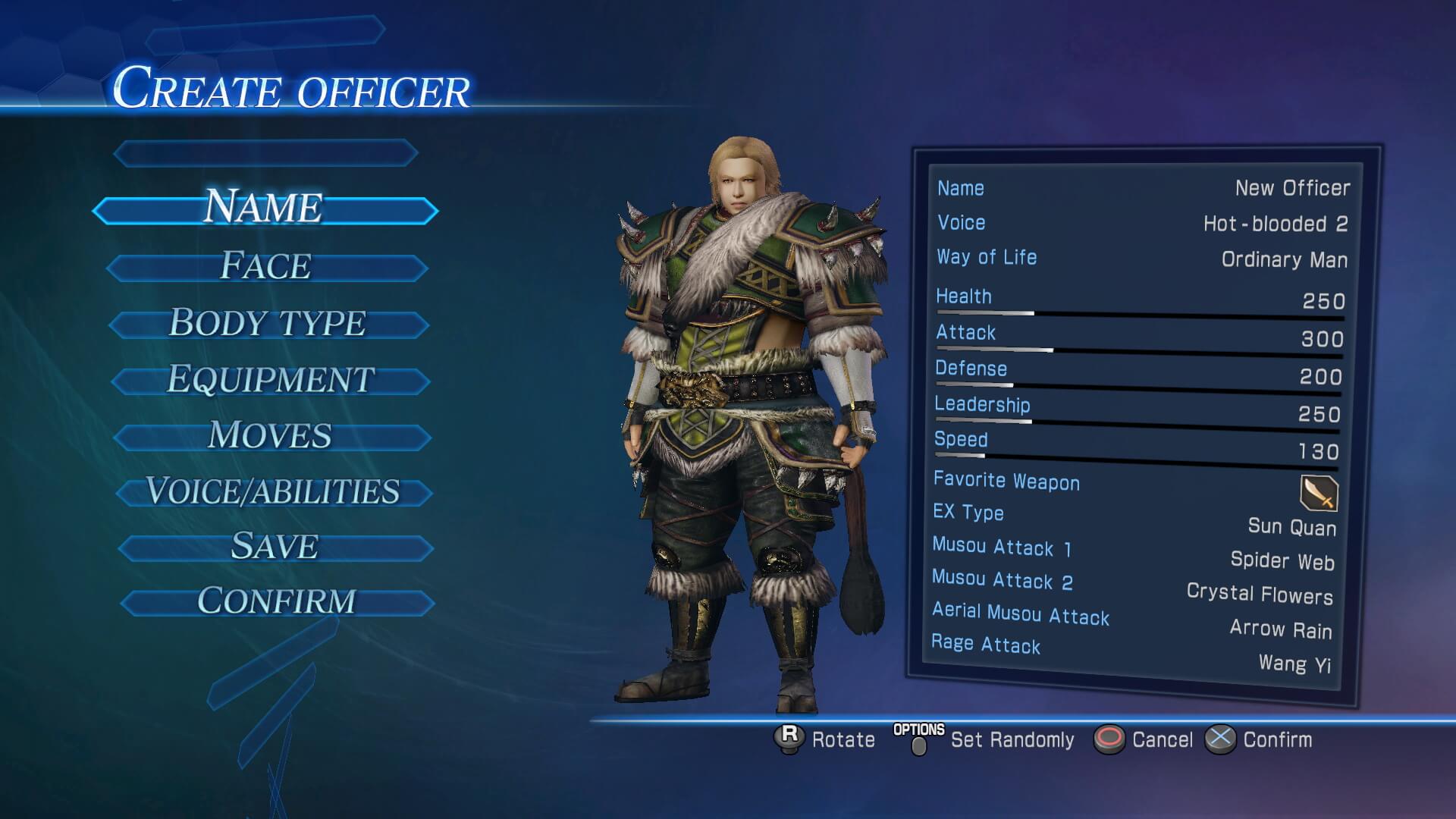Open the Equipment menu
The height and width of the screenshot is (819, 1456).
pyautogui.click(x=270, y=380)
